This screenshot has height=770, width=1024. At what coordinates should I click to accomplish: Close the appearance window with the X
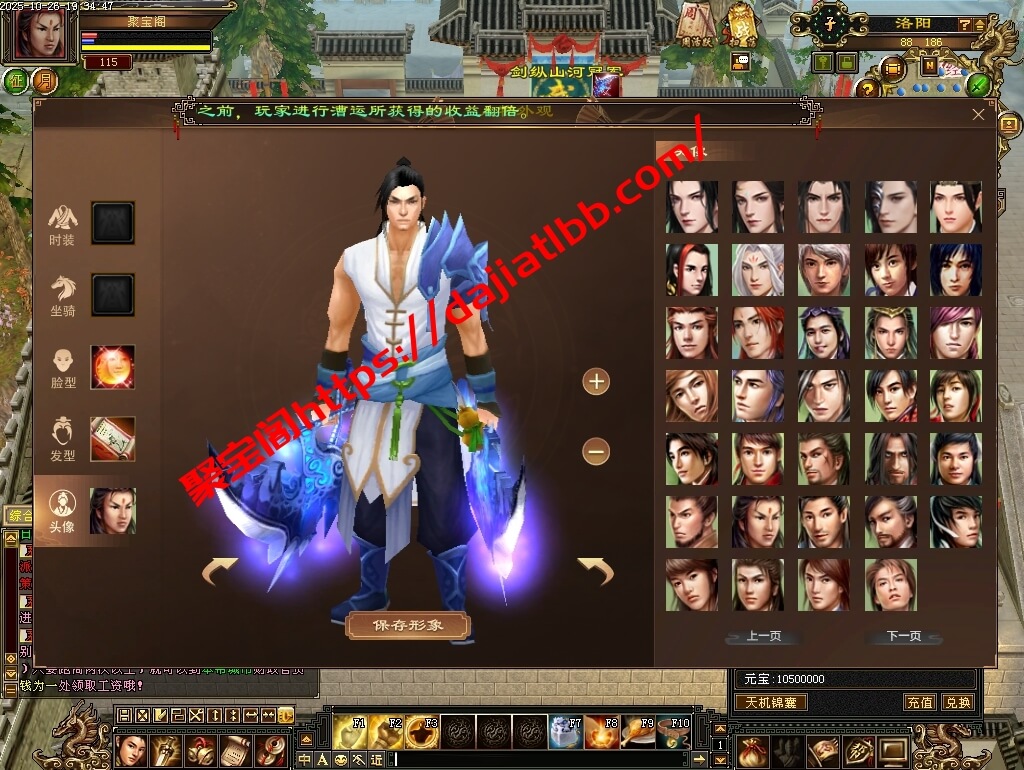click(x=978, y=115)
